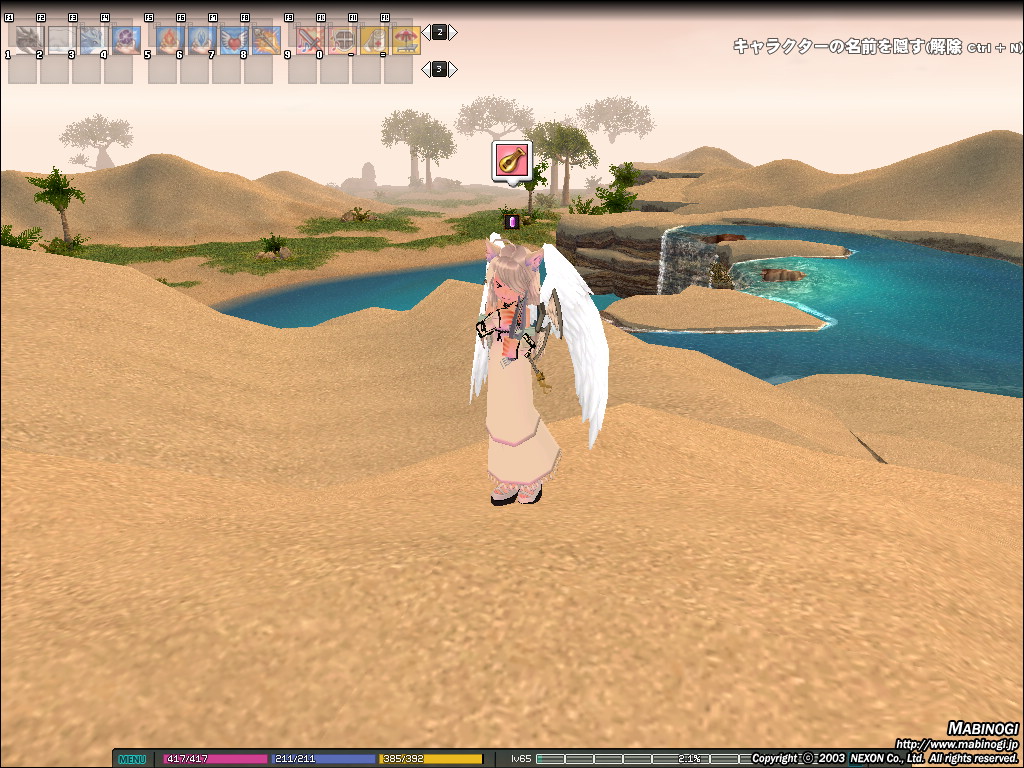This screenshot has width=1024, height=768.
Task: Activate the winged heart skill icon
Action: 233,40
